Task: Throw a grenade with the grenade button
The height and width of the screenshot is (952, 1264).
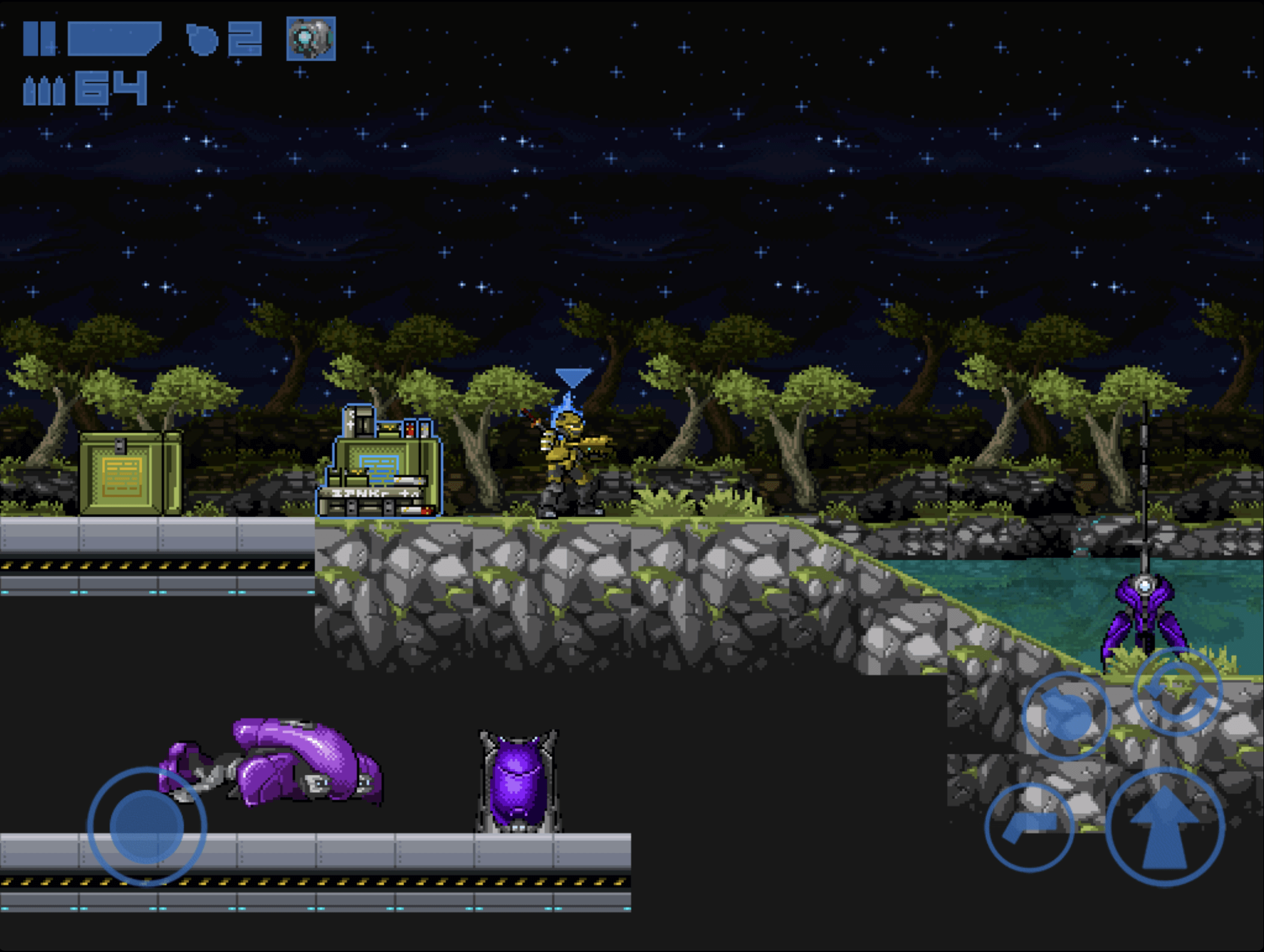Action: 1066,715
